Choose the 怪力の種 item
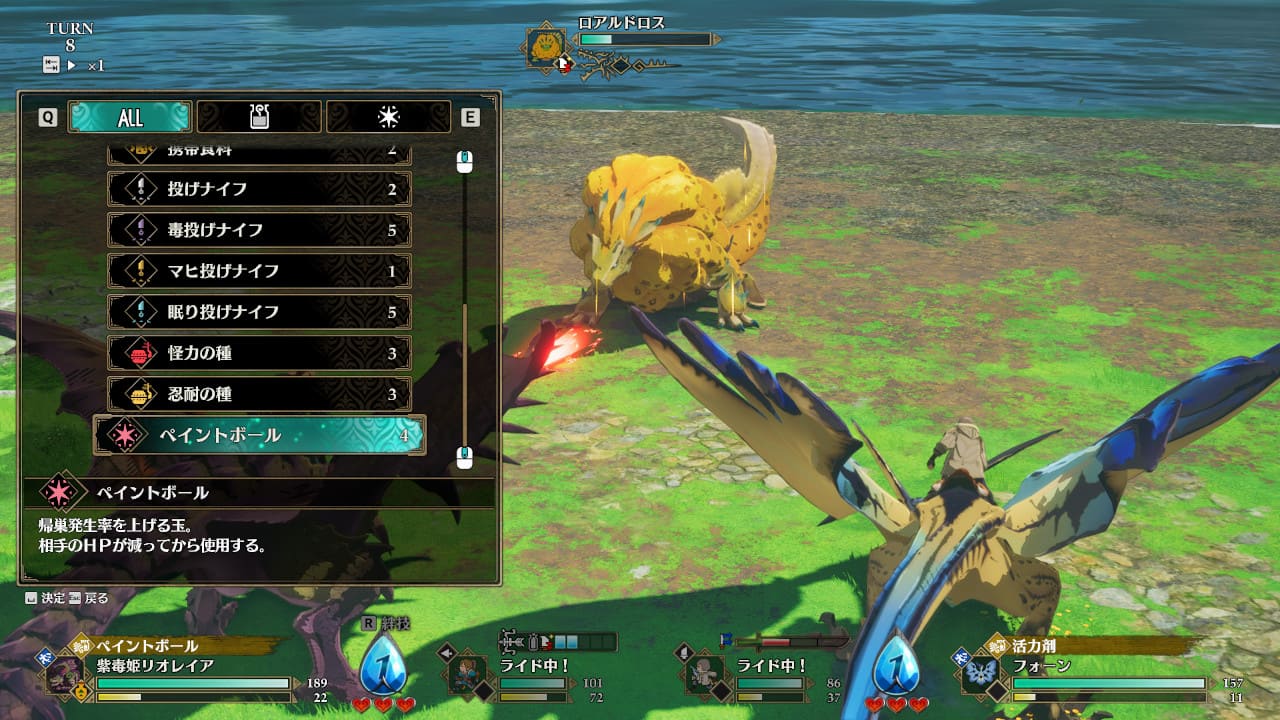This screenshot has height=720, width=1280. (x=259, y=353)
